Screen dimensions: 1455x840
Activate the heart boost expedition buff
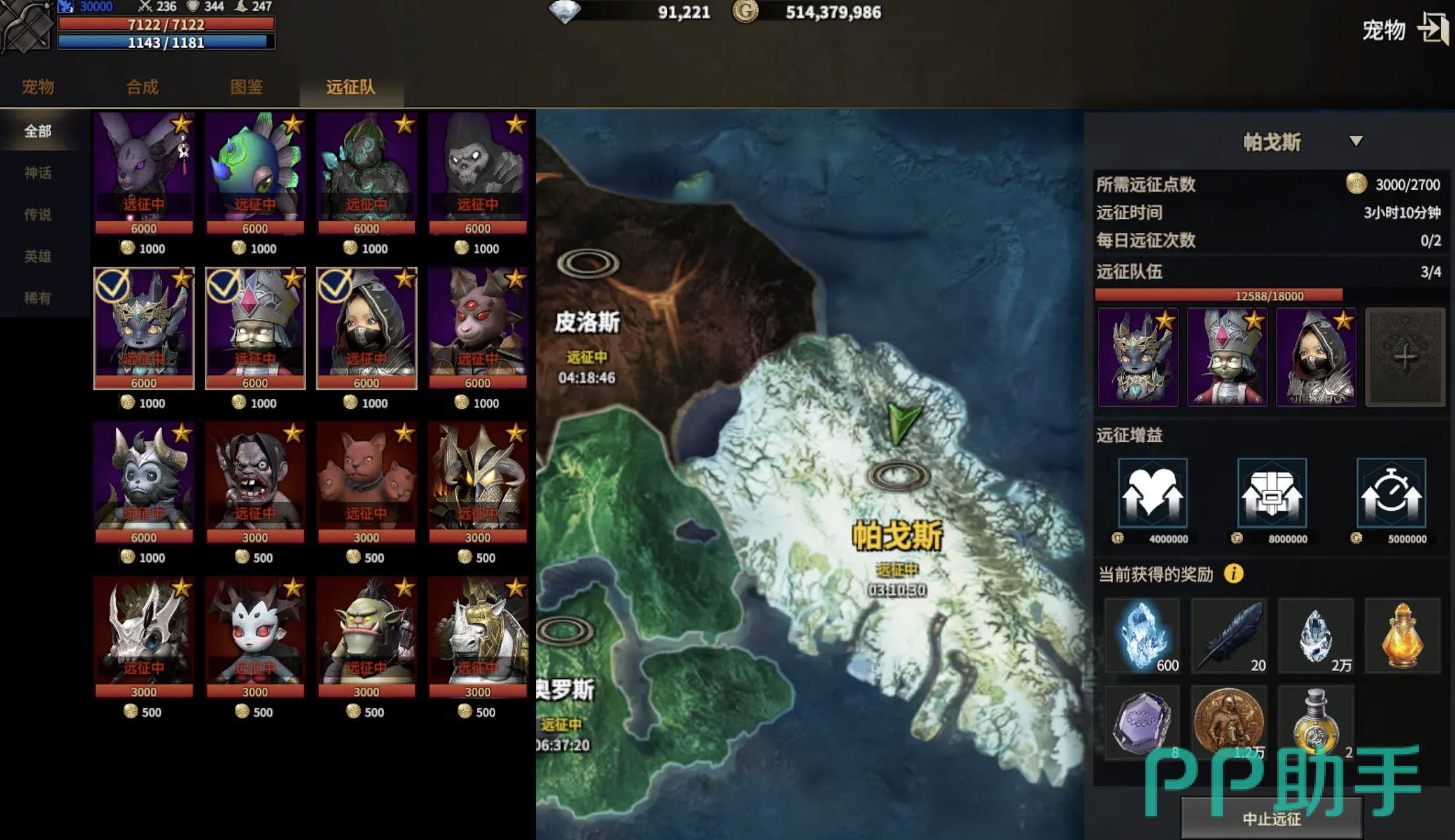click(1152, 494)
